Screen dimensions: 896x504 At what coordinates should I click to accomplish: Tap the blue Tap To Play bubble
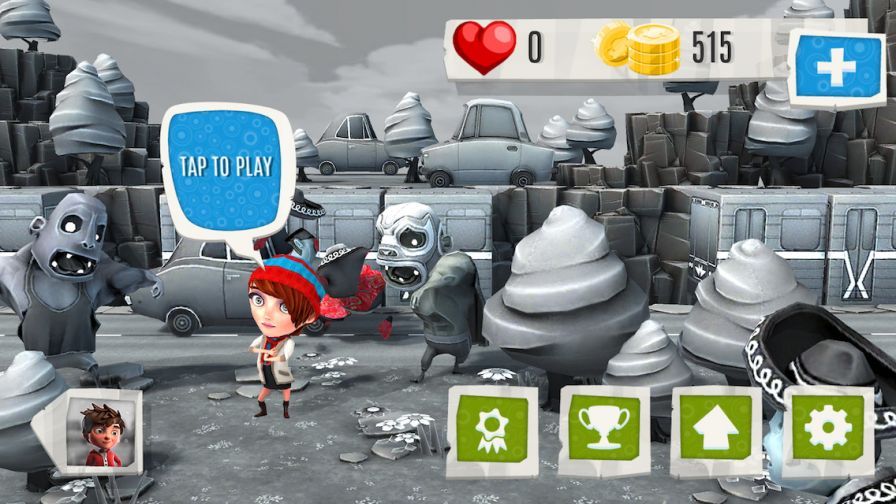225,165
